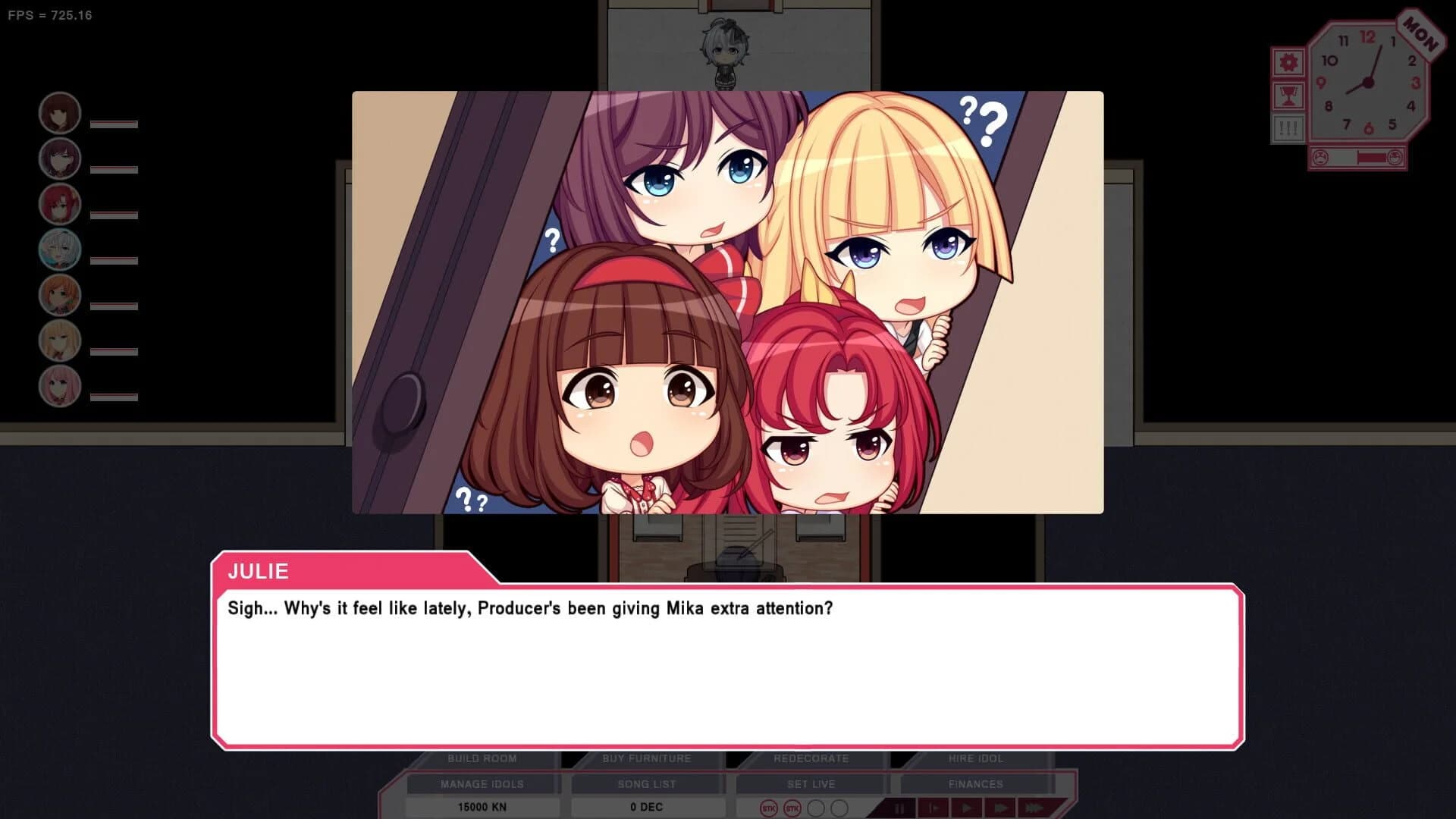This screenshot has width=1456, height=819.
Task: Click the smiling face on the mood meter
Action: [x=1395, y=157]
